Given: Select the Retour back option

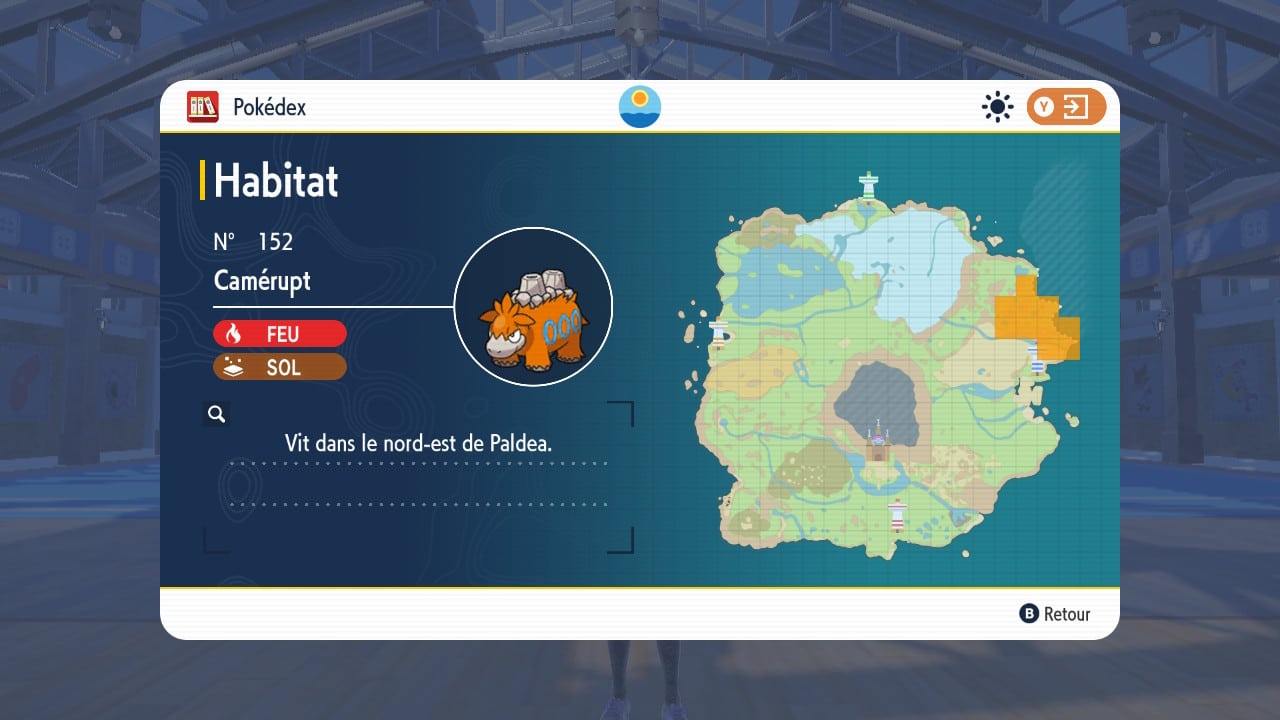Looking at the screenshot, I should click(1055, 614).
